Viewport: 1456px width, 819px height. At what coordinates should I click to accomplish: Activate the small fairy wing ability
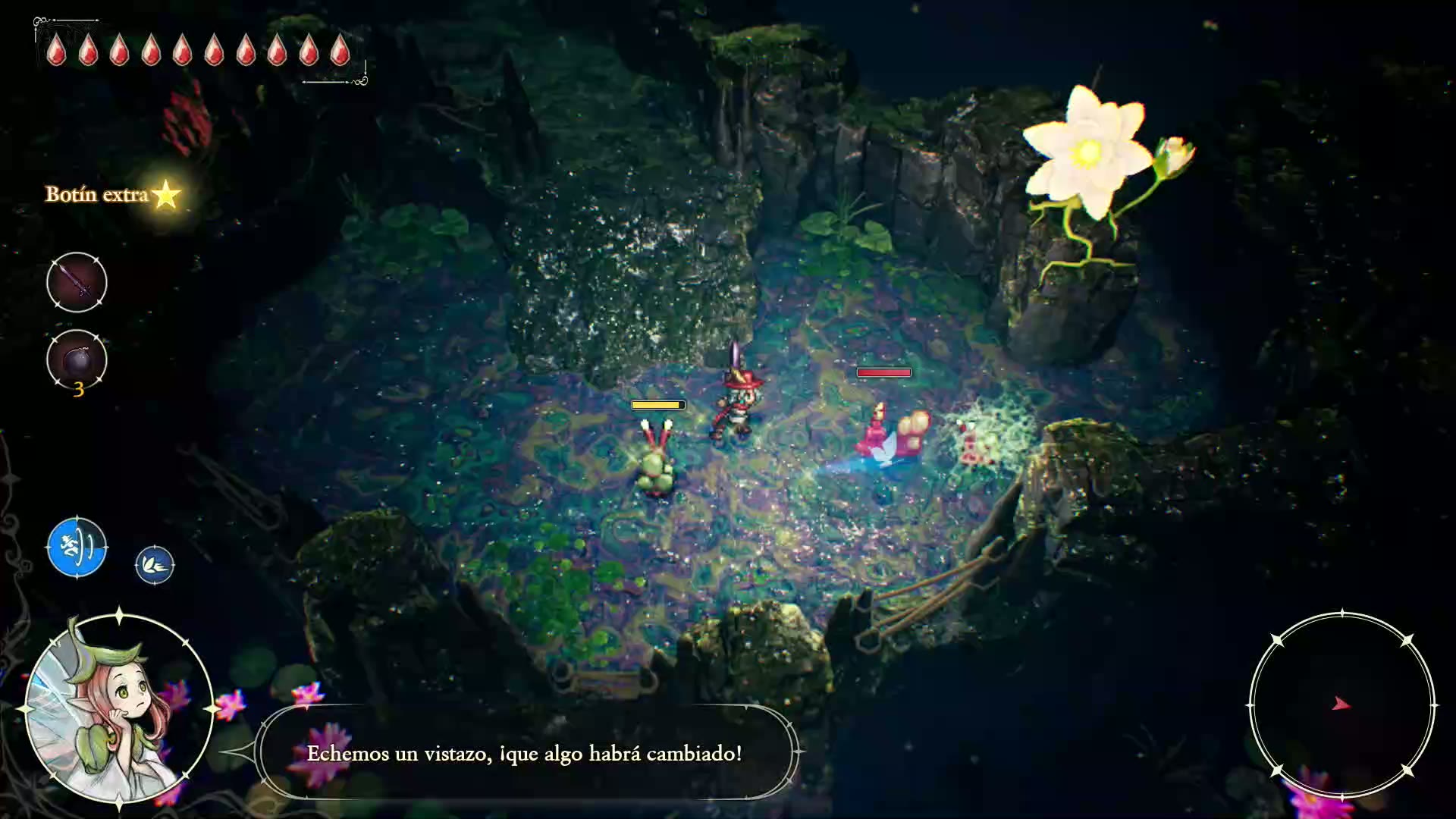(155, 565)
